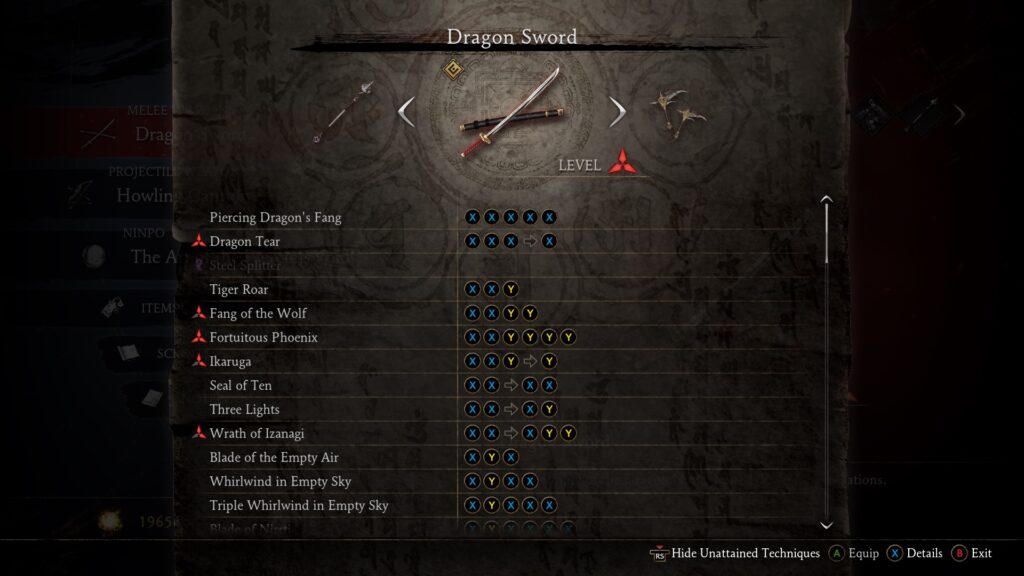Select the Tiger Roar technique

pos(239,289)
